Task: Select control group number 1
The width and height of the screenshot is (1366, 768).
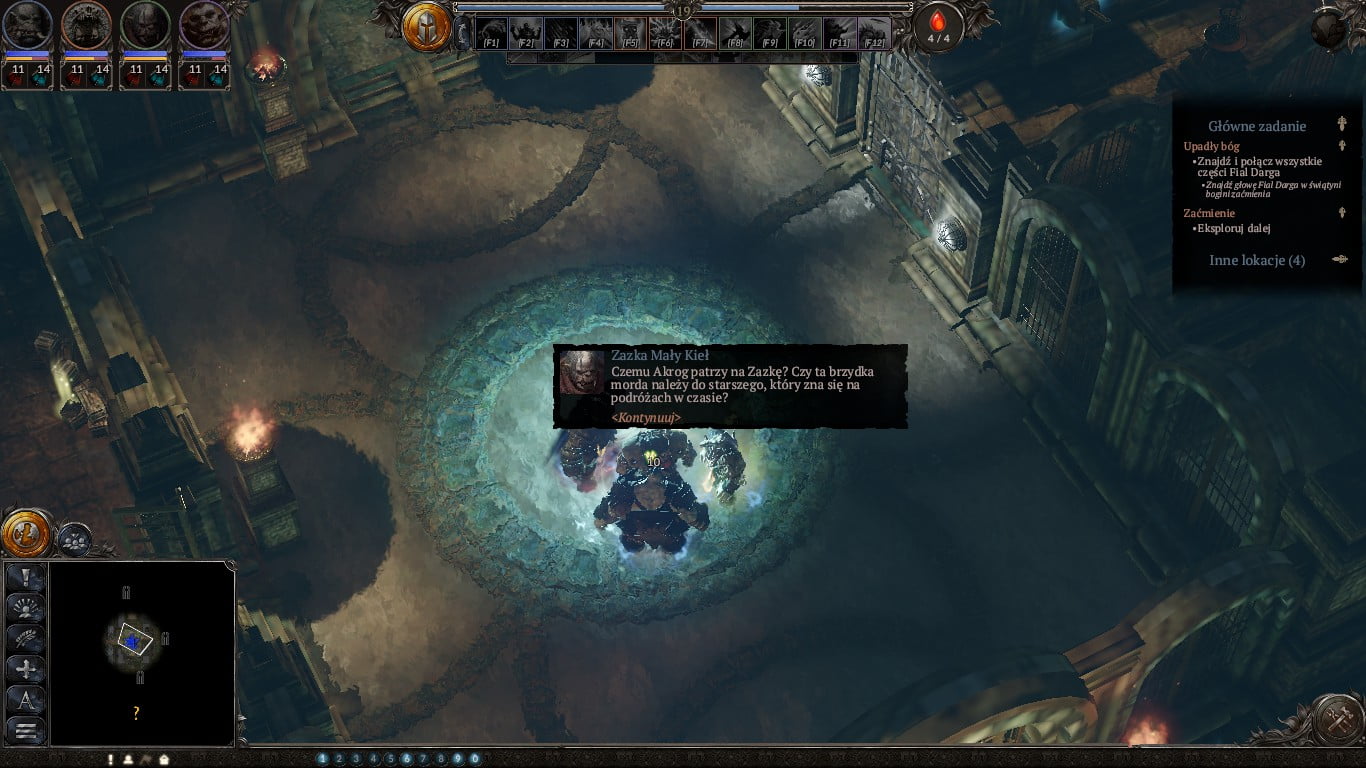Action: (322, 759)
